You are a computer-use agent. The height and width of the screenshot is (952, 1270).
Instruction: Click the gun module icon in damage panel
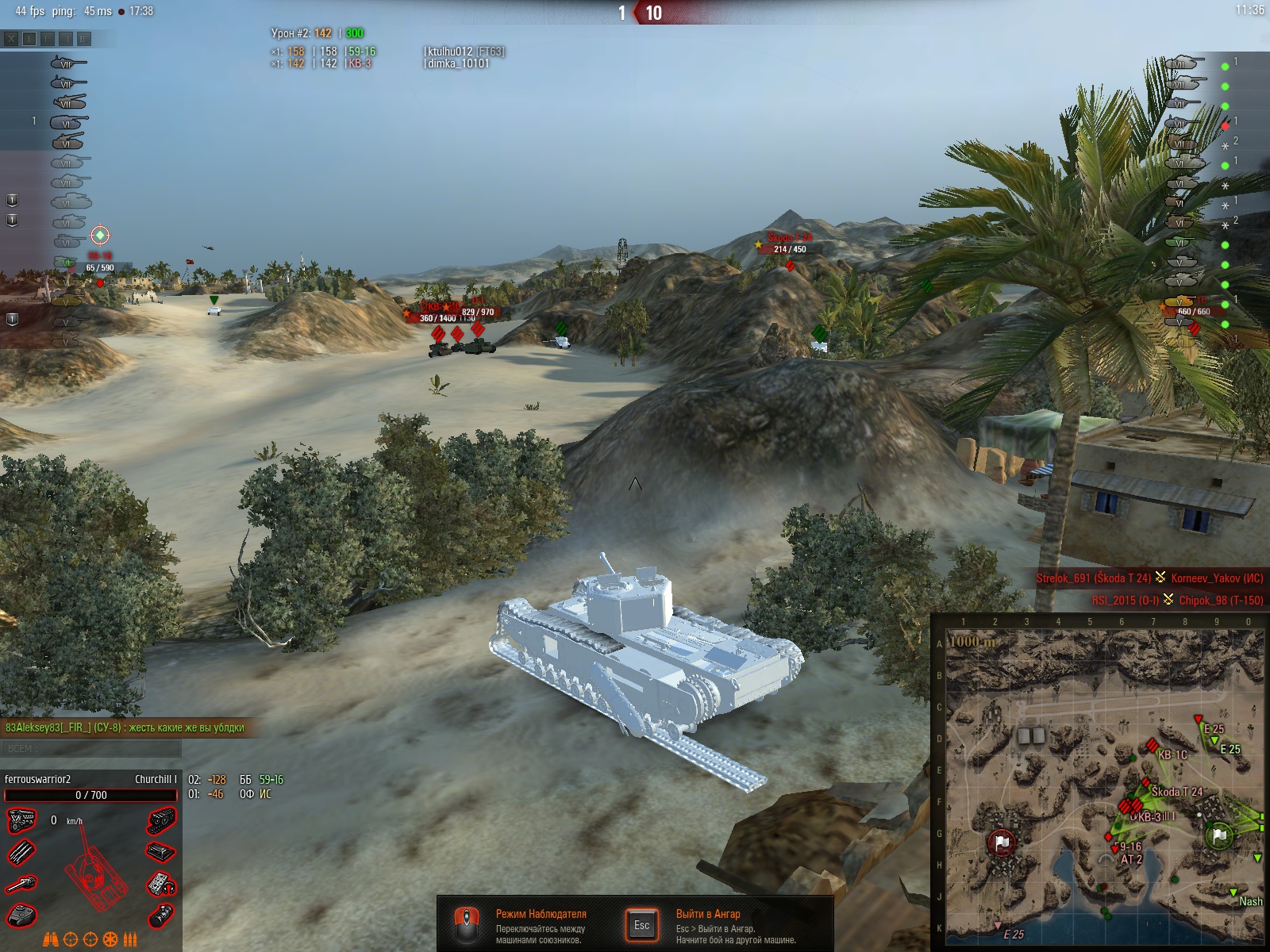point(21,883)
